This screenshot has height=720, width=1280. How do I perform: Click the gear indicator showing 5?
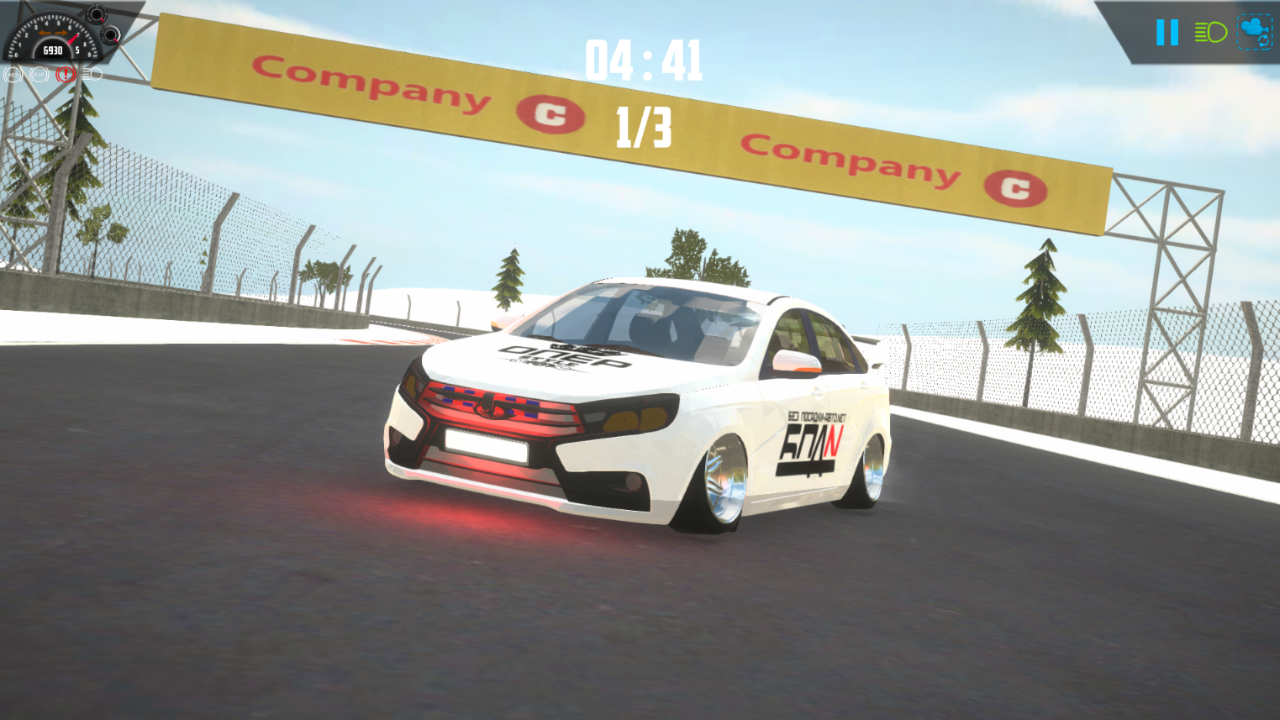point(78,50)
